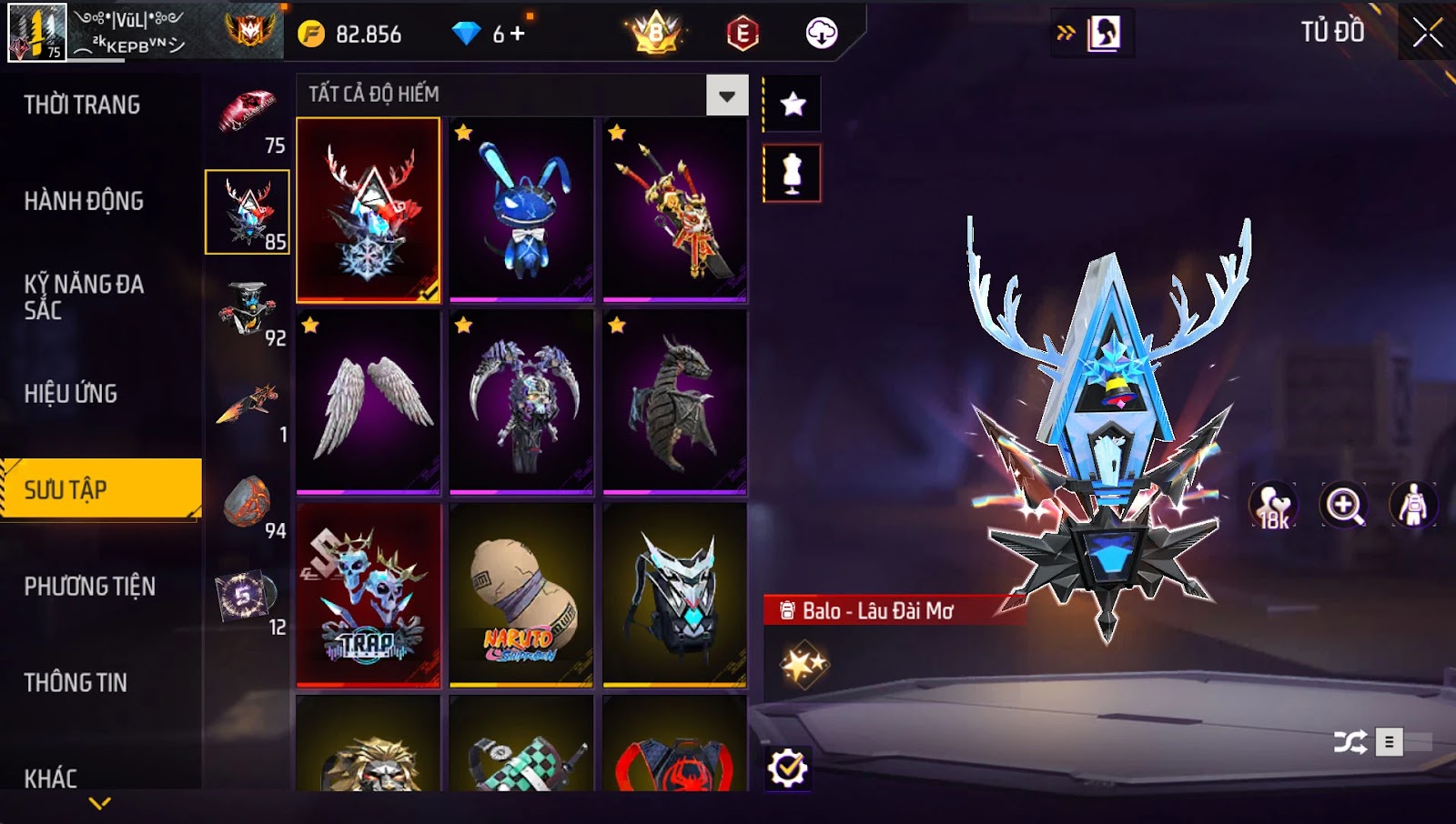The height and width of the screenshot is (824, 1456).
Task: Open the Tất Cả Độ Hiếm rarity dropdown
Action: pos(726,95)
